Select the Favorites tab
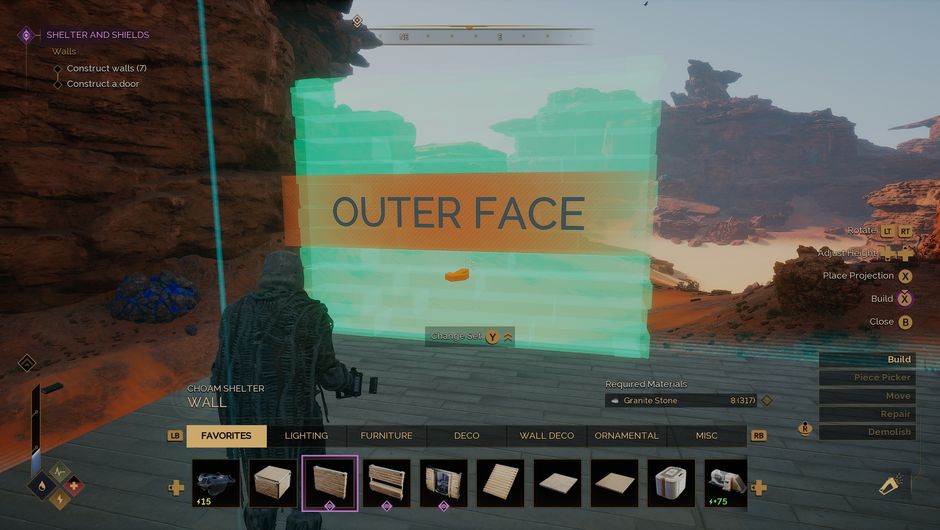 click(x=226, y=436)
